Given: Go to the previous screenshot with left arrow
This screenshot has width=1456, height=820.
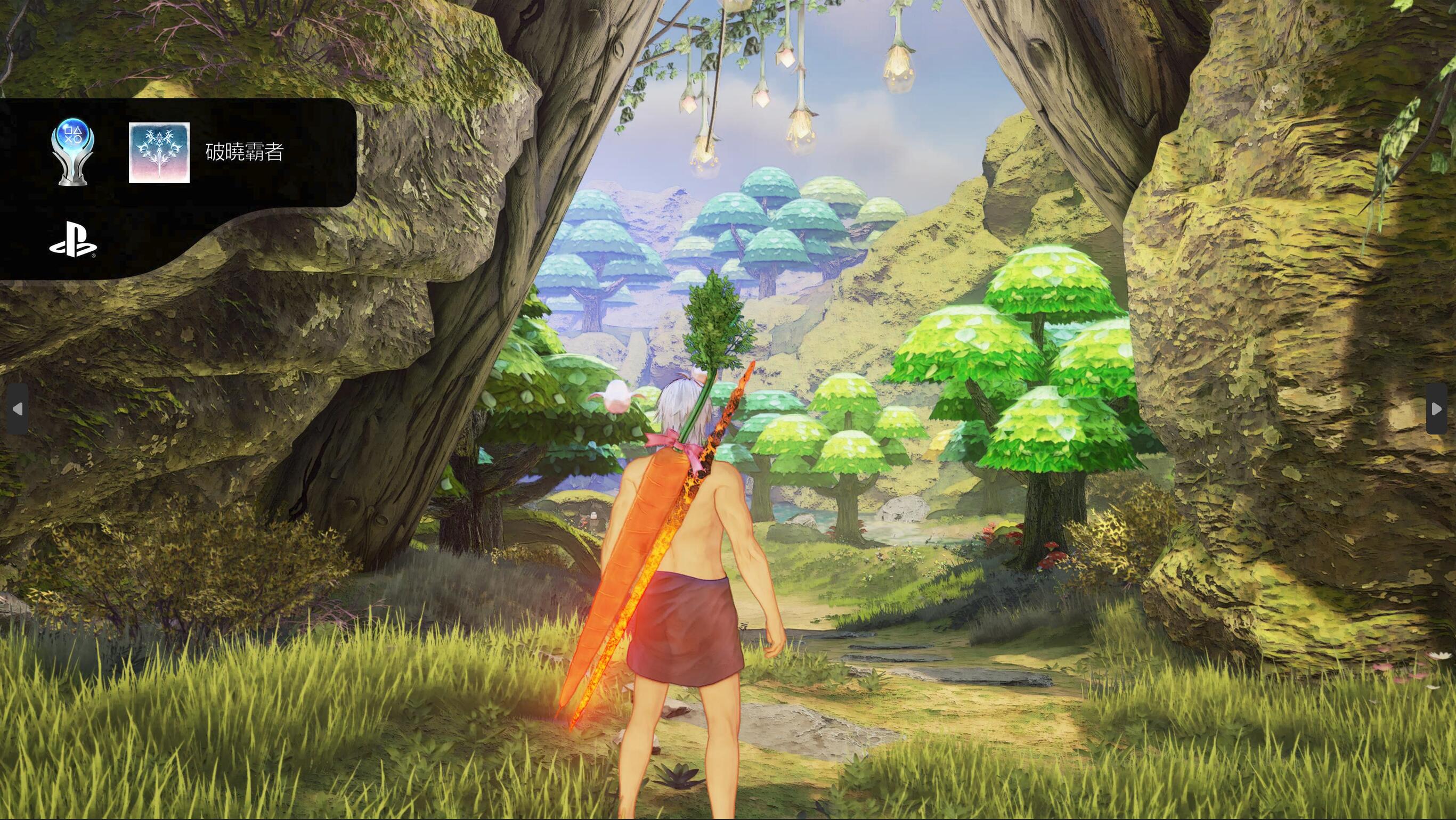Looking at the screenshot, I should click(18, 409).
